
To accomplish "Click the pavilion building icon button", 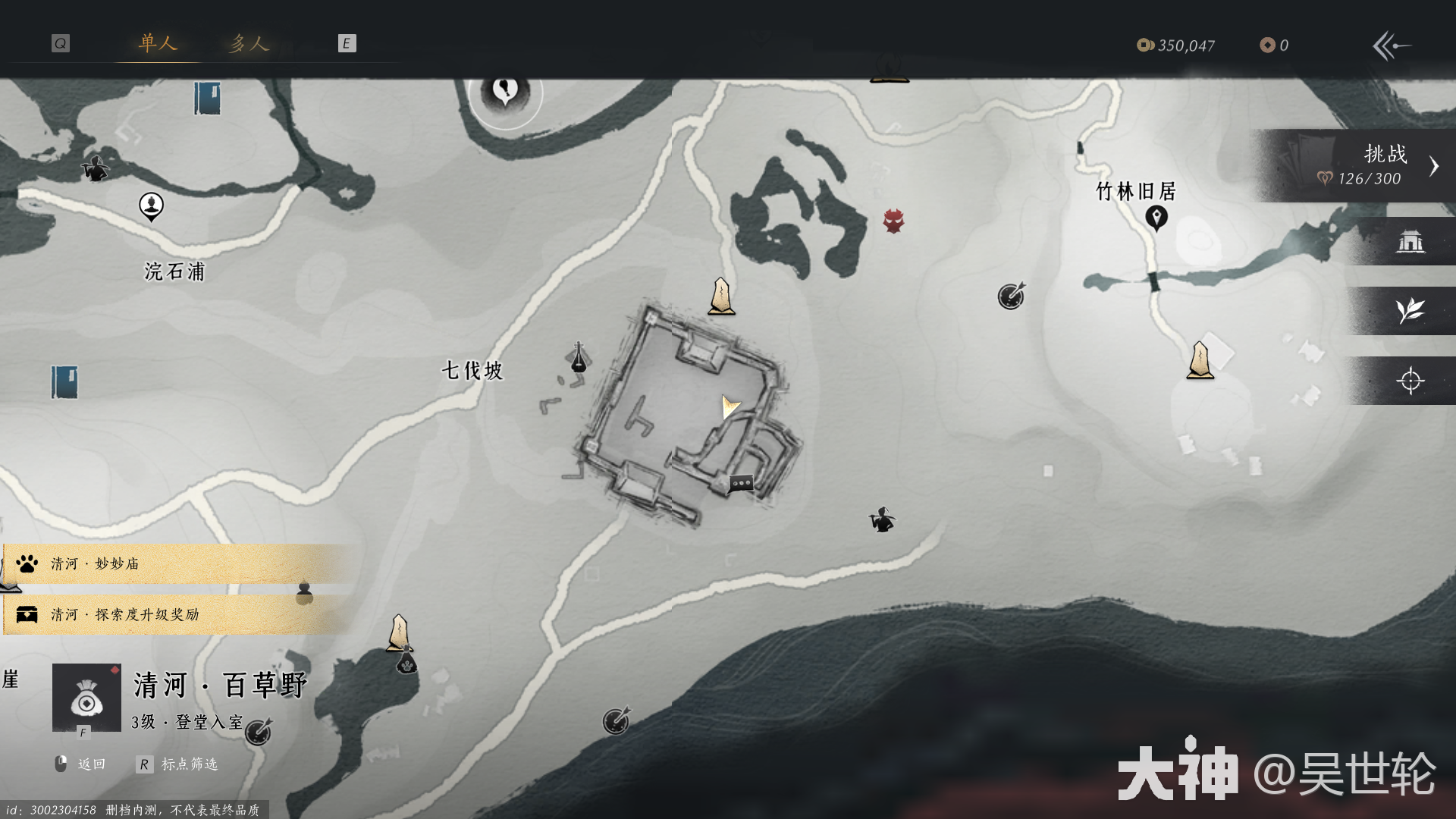I will pos(1410,242).
